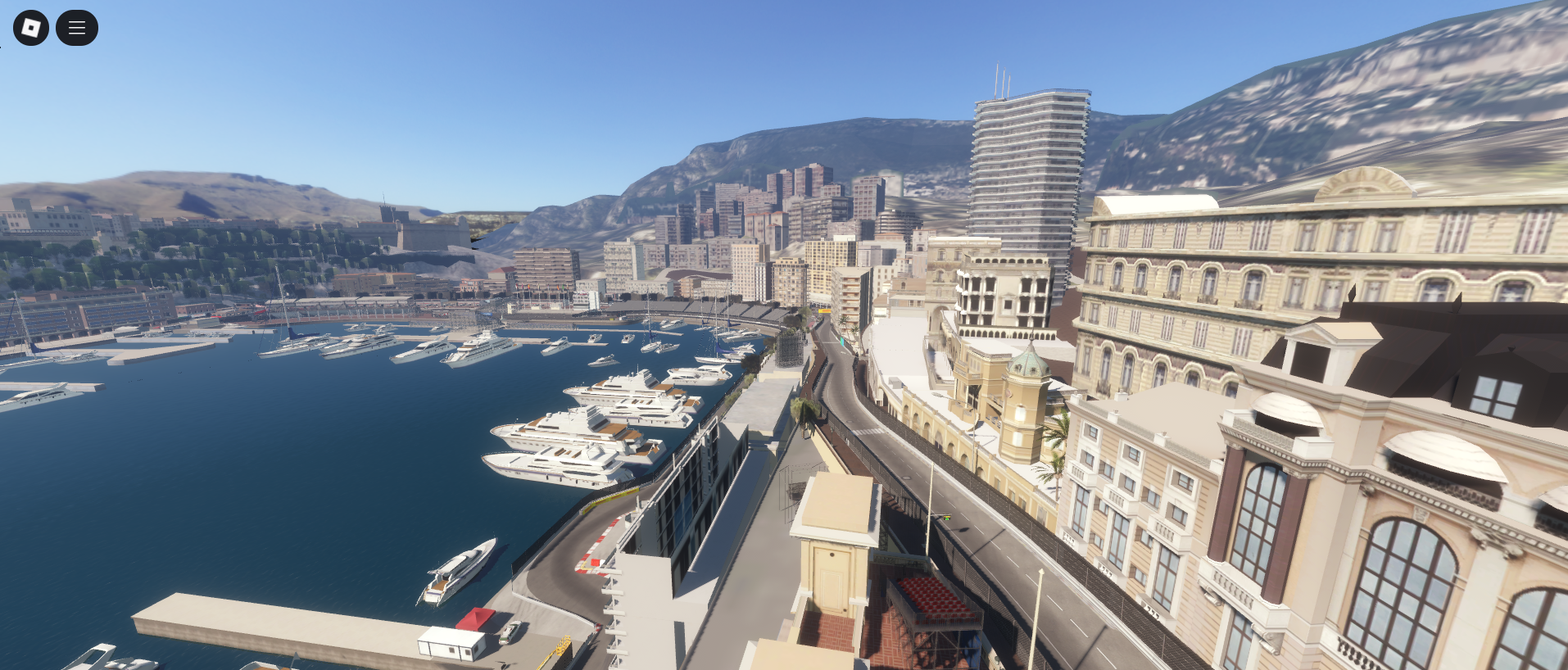This screenshot has width=1568, height=670.
Task: Open the Roblox logo menu
Action: [31, 28]
